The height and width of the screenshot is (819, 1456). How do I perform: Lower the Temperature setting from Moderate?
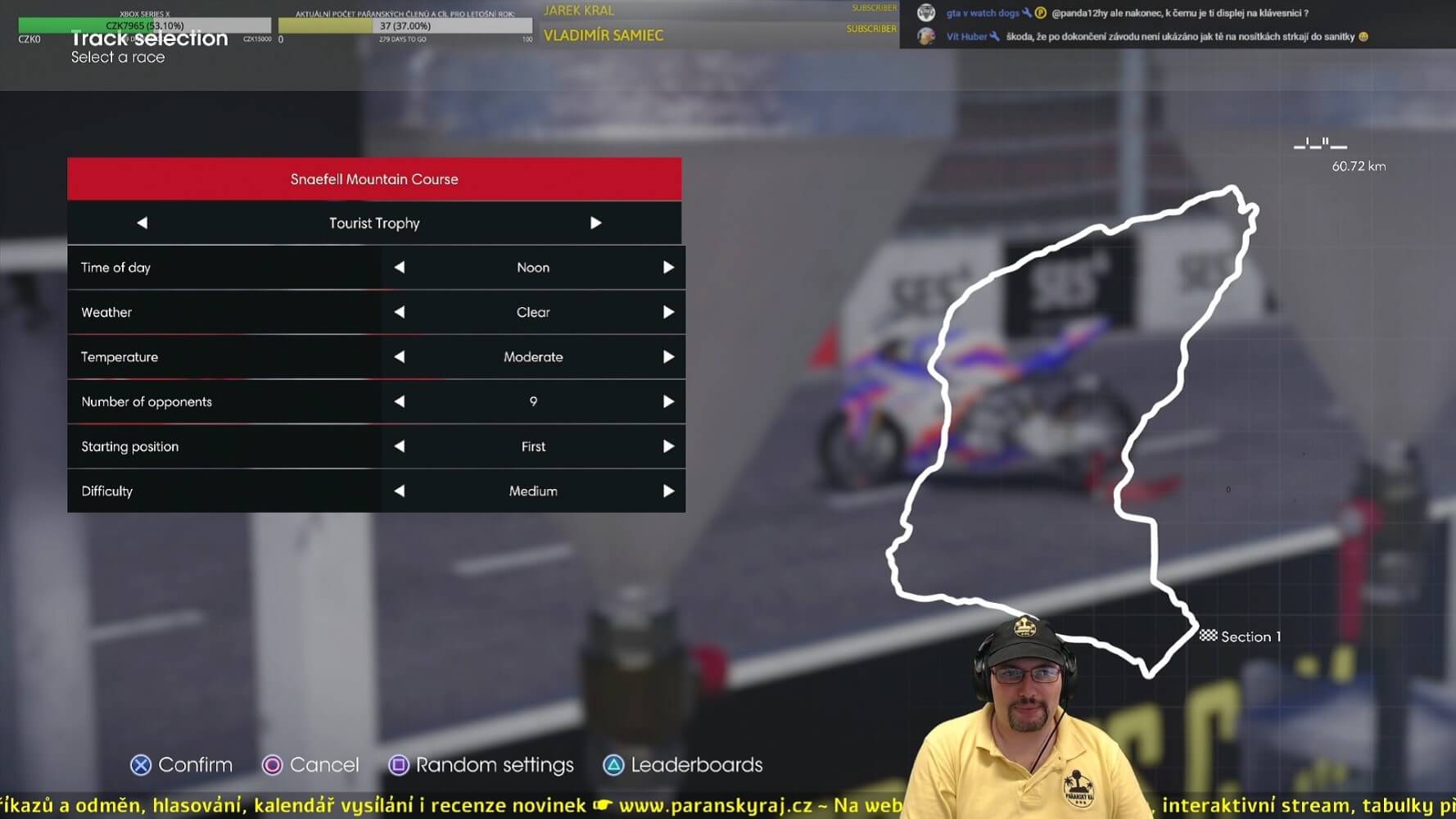click(400, 357)
